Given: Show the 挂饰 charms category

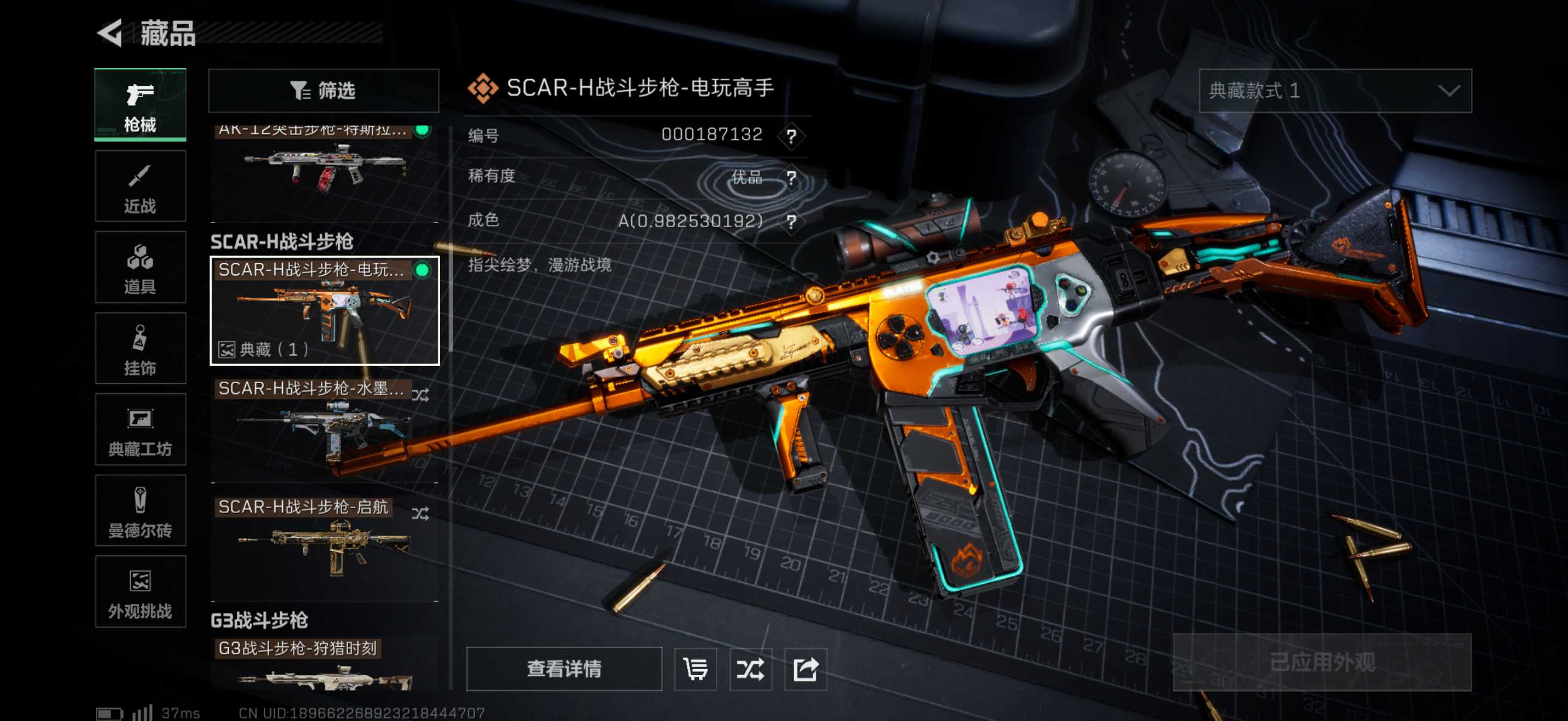Looking at the screenshot, I should [x=140, y=349].
